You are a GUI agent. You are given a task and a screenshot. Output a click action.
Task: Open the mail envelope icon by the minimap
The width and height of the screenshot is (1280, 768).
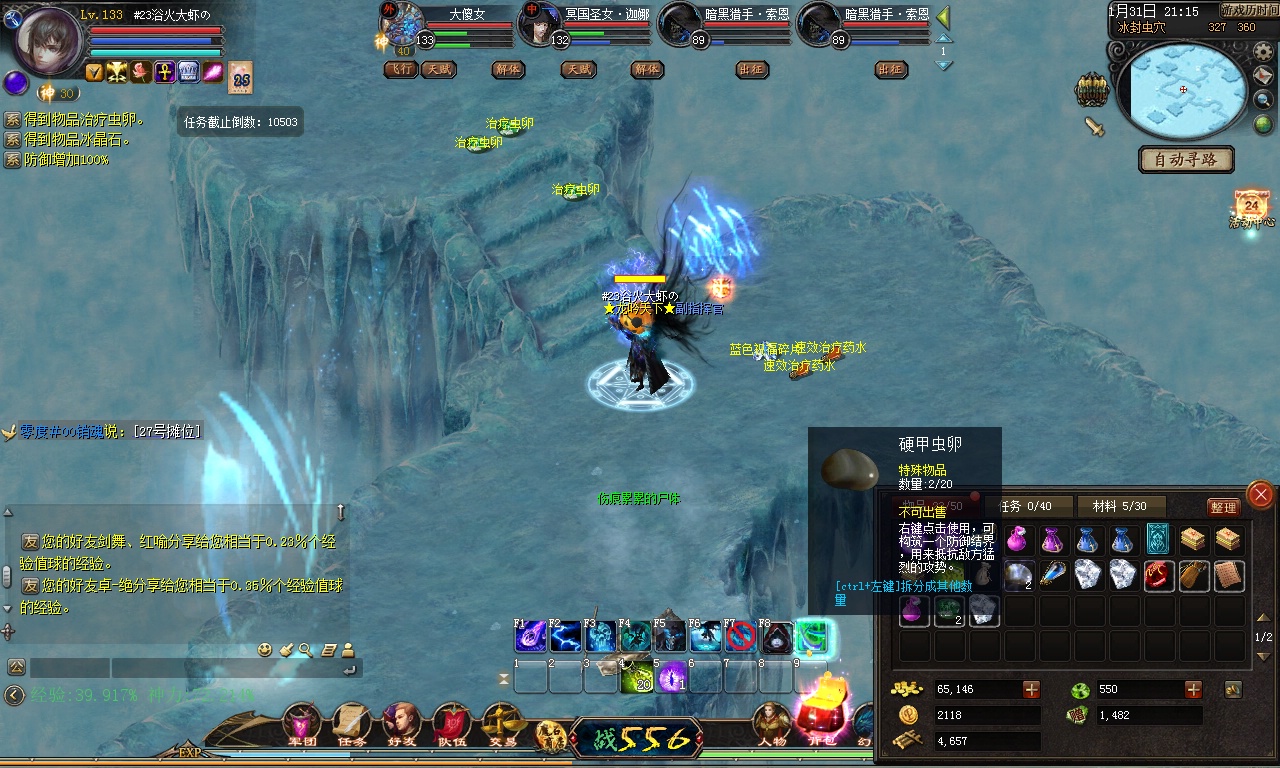coord(1264,76)
